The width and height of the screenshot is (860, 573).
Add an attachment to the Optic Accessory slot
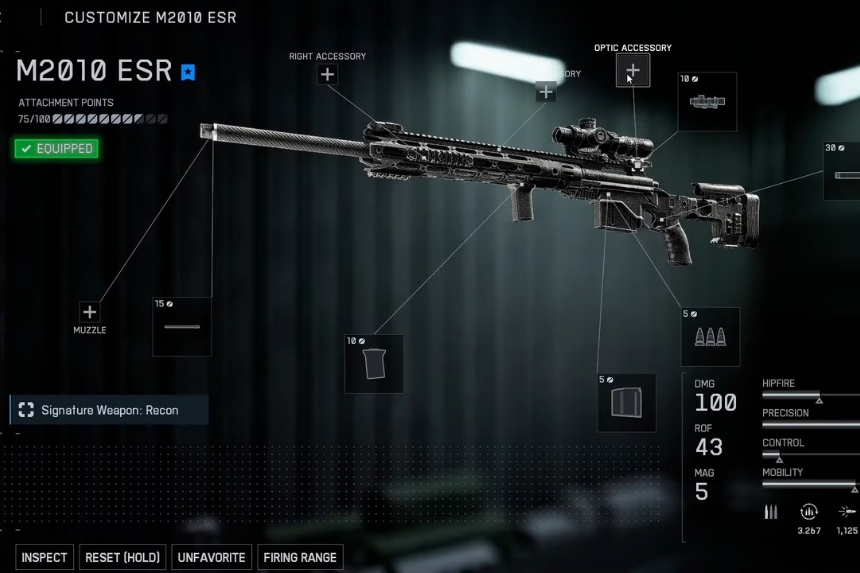(x=633, y=71)
